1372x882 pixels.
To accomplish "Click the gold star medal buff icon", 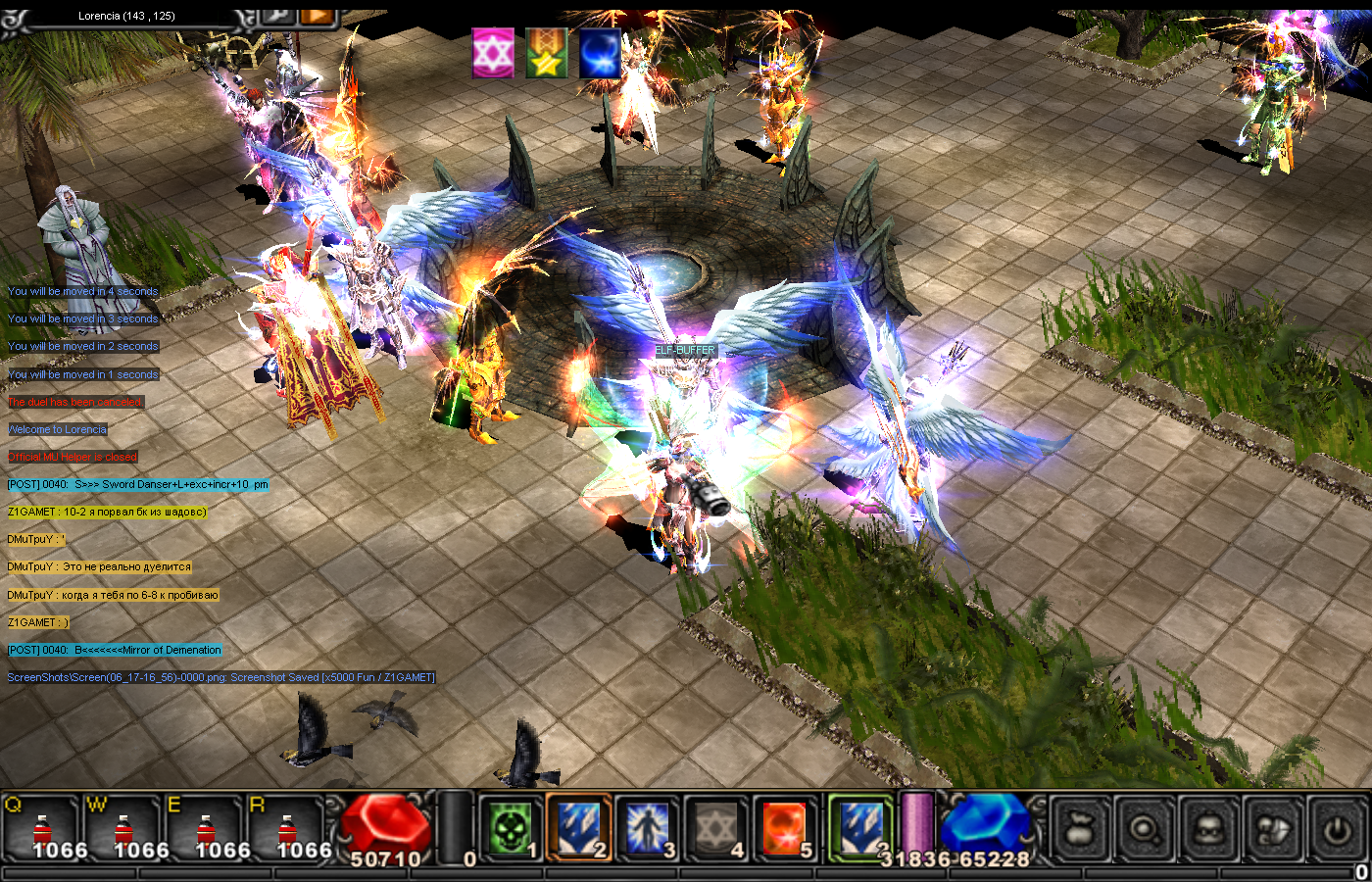I will tap(546, 53).
